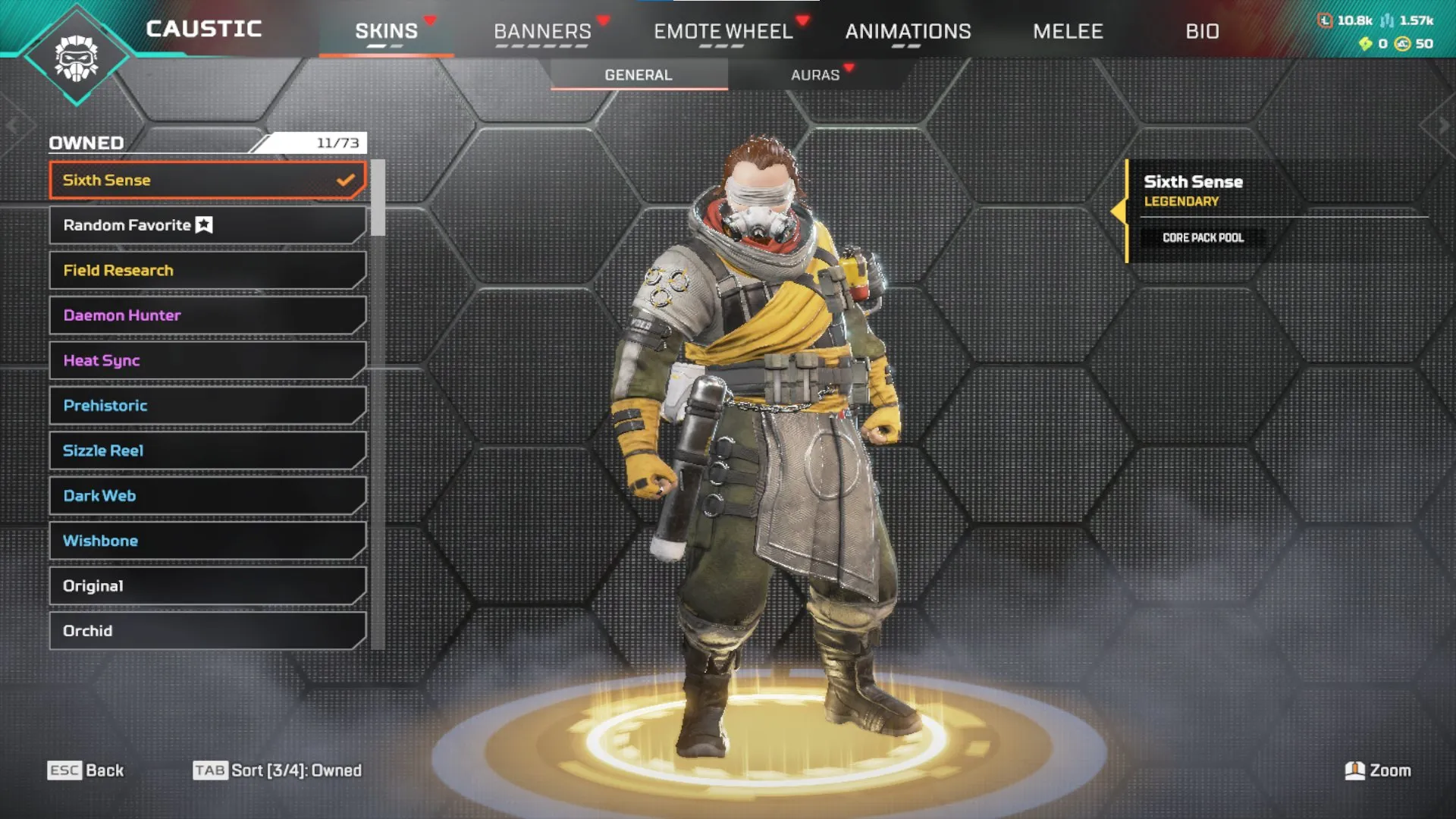
Task: Click the Apex Coins currency icon
Action: pos(1401,45)
